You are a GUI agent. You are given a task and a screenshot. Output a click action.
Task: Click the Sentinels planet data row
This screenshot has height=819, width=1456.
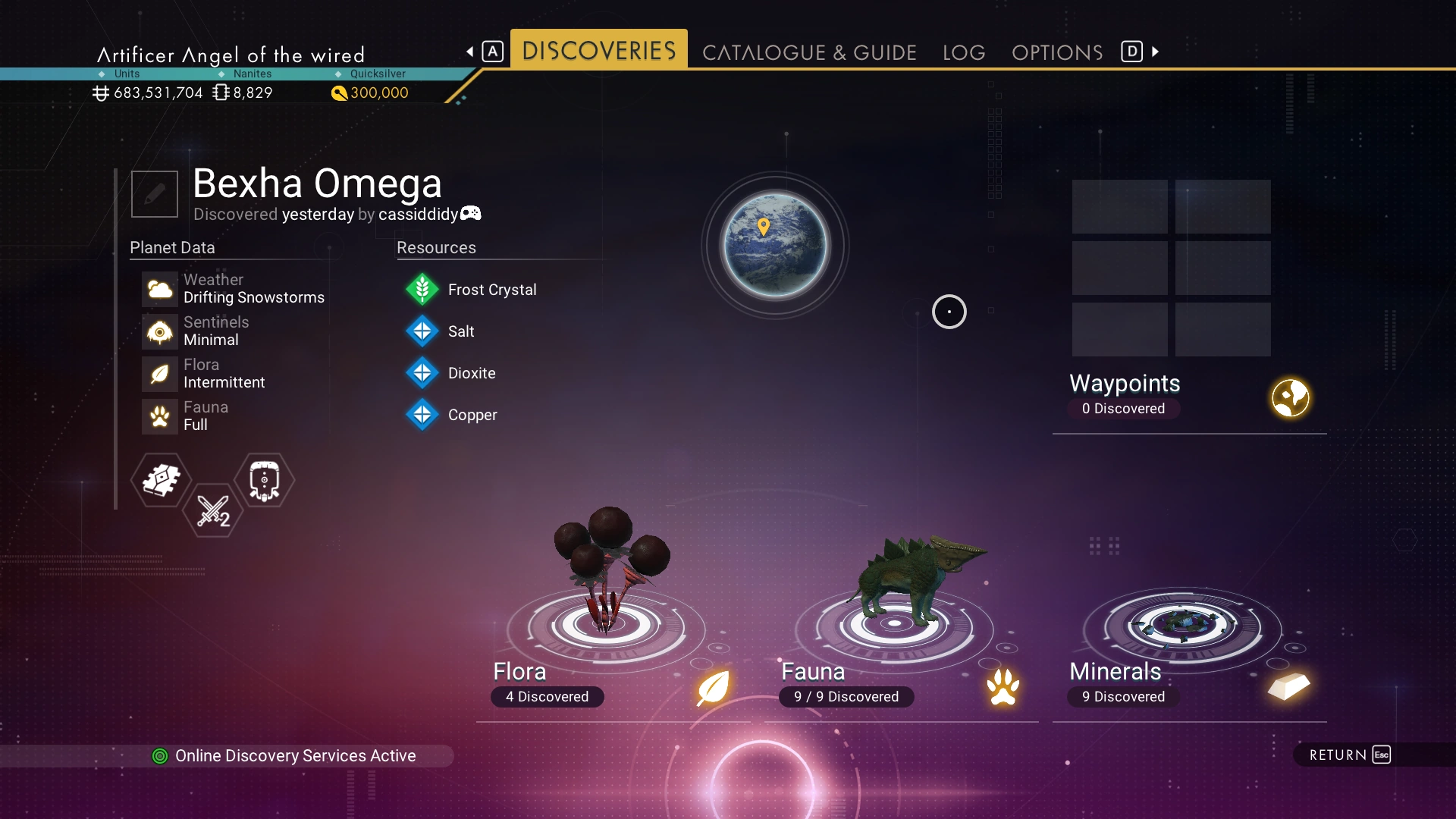[x=215, y=331]
